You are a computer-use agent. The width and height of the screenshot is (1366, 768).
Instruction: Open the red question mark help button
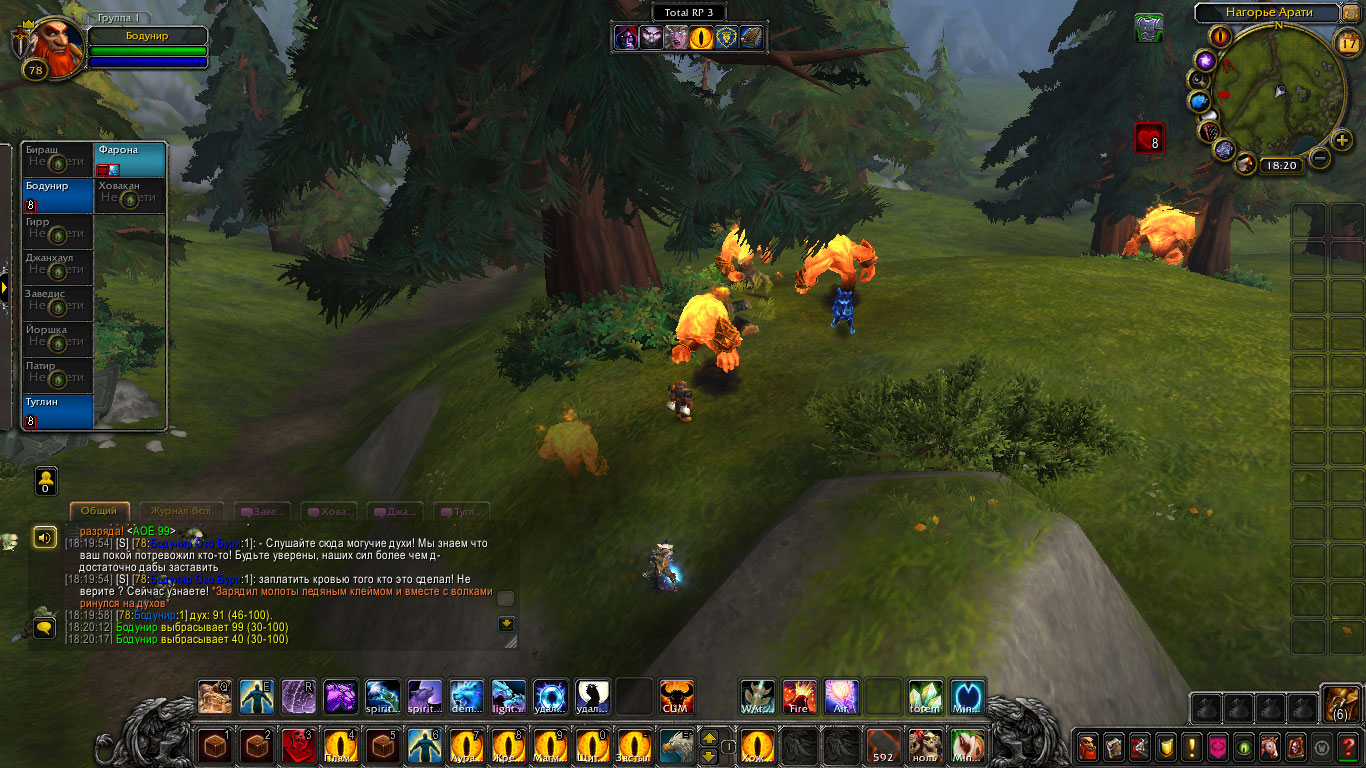point(1349,746)
